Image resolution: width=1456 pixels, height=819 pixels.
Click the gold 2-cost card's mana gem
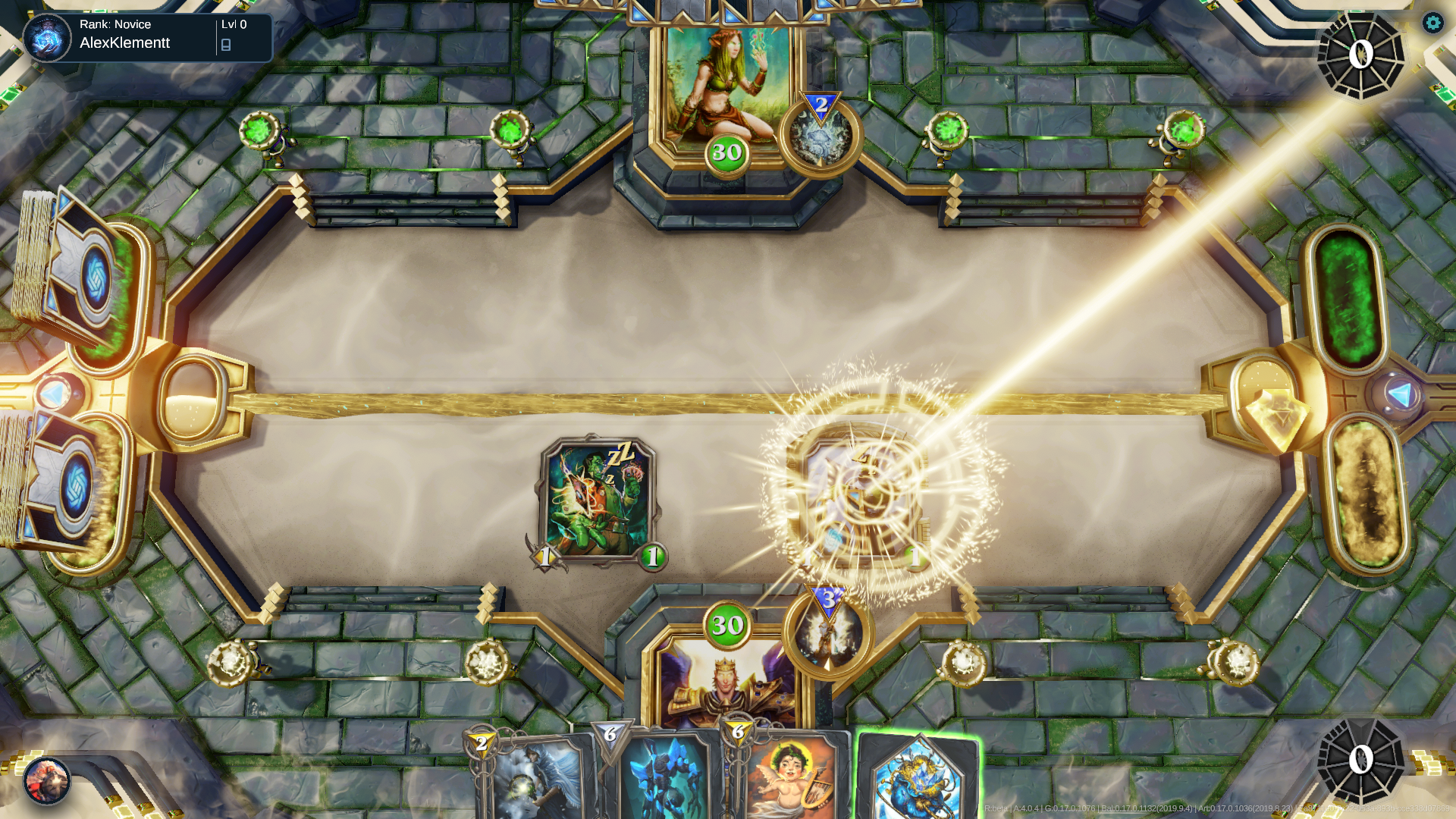pyautogui.click(x=482, y=743)
